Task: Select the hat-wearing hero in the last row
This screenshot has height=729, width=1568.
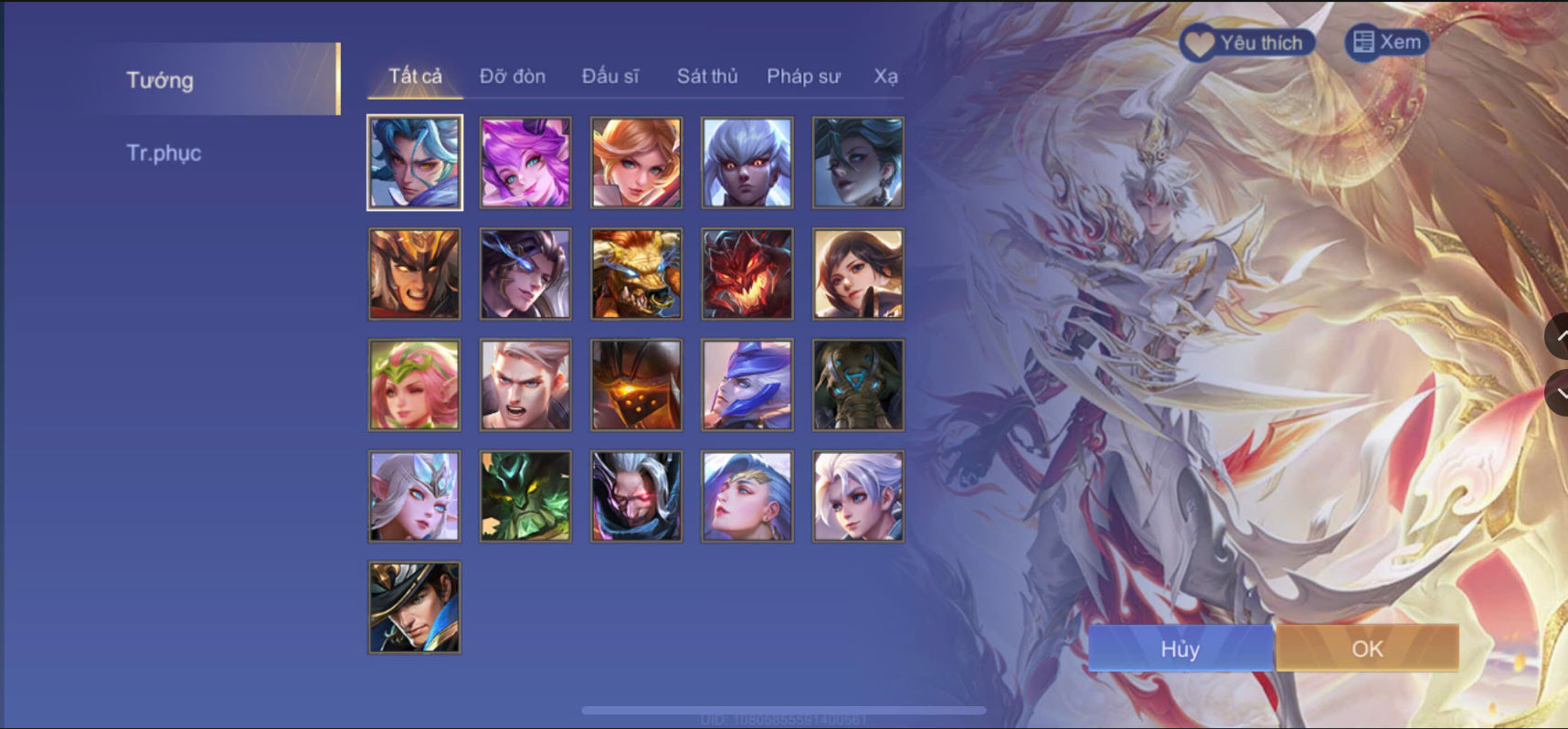Action: [x=413, y=607]
